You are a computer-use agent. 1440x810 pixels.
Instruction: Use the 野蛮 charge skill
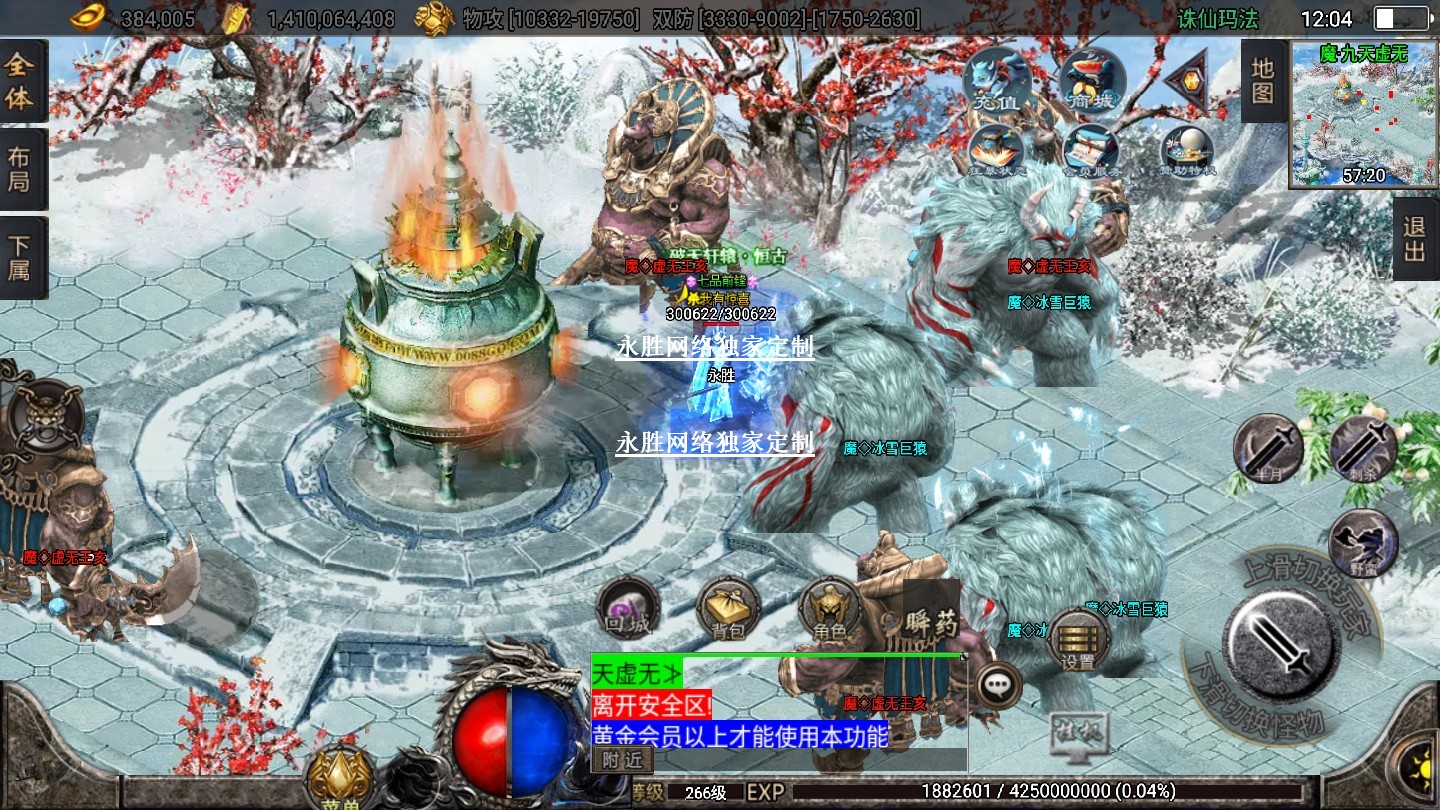pos(1363,543)
